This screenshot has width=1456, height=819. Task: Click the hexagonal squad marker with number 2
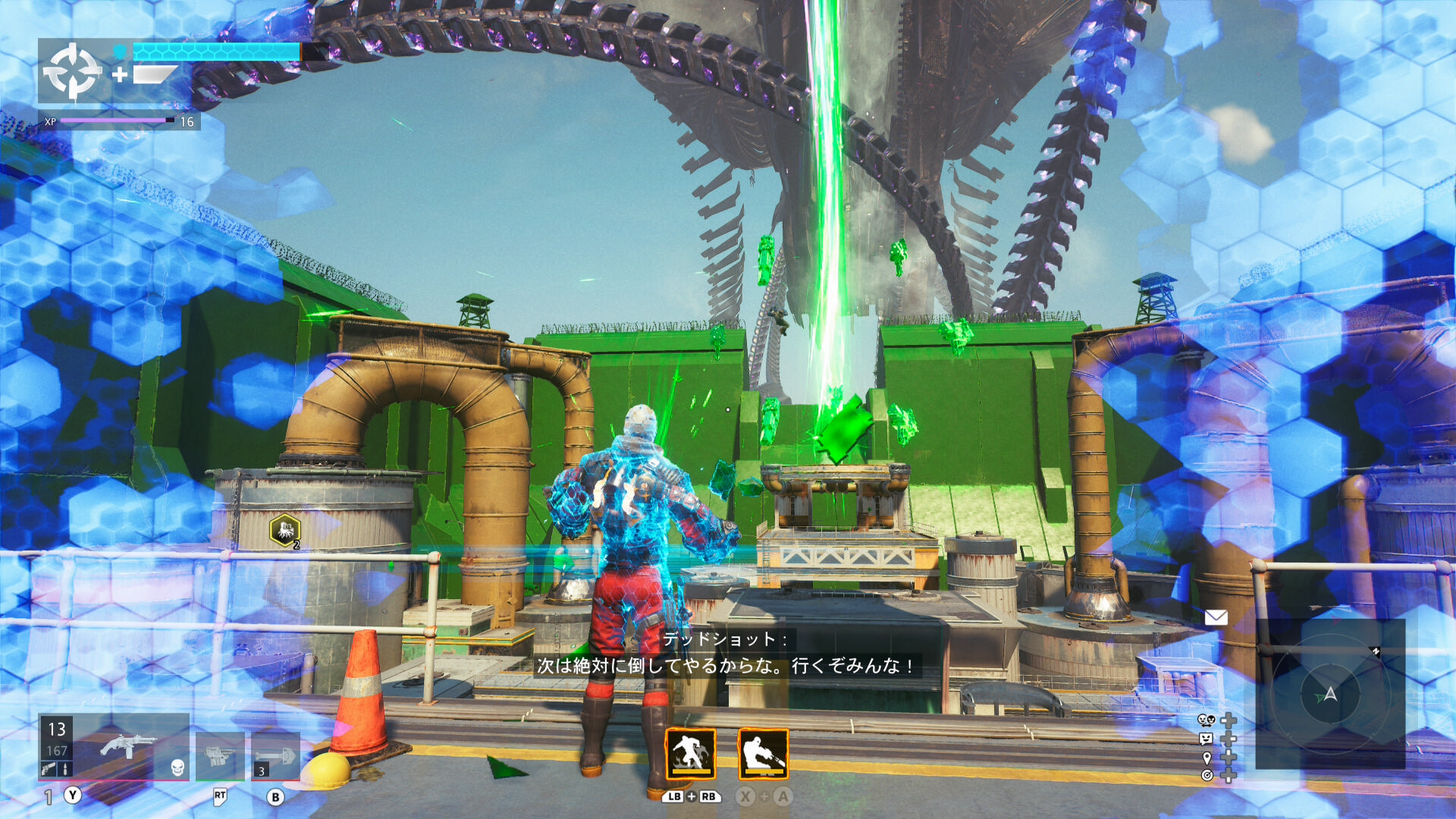(285, 530)
